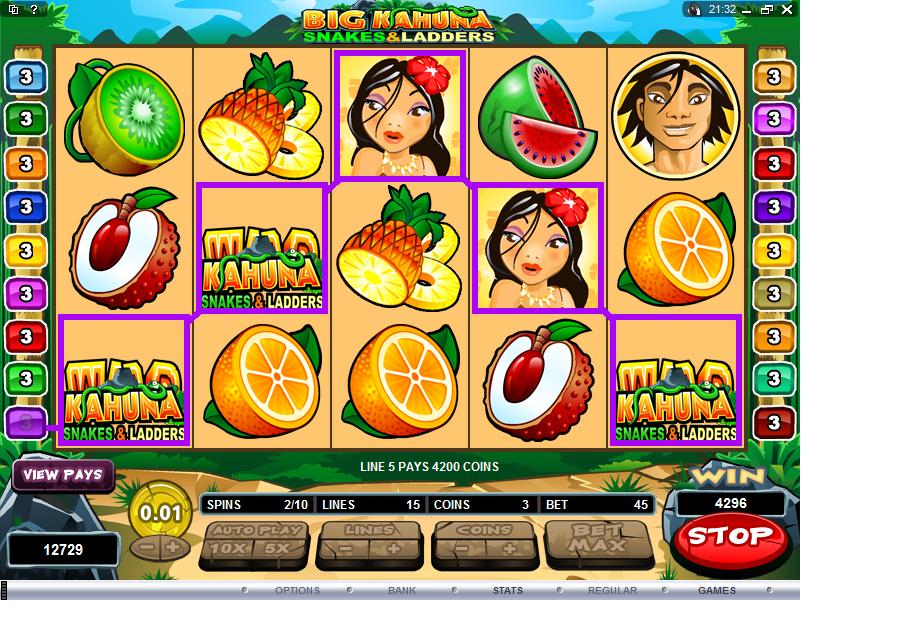Hit the red STOP button
Viewport: 907px width, 634px height.
coord(731,537)
